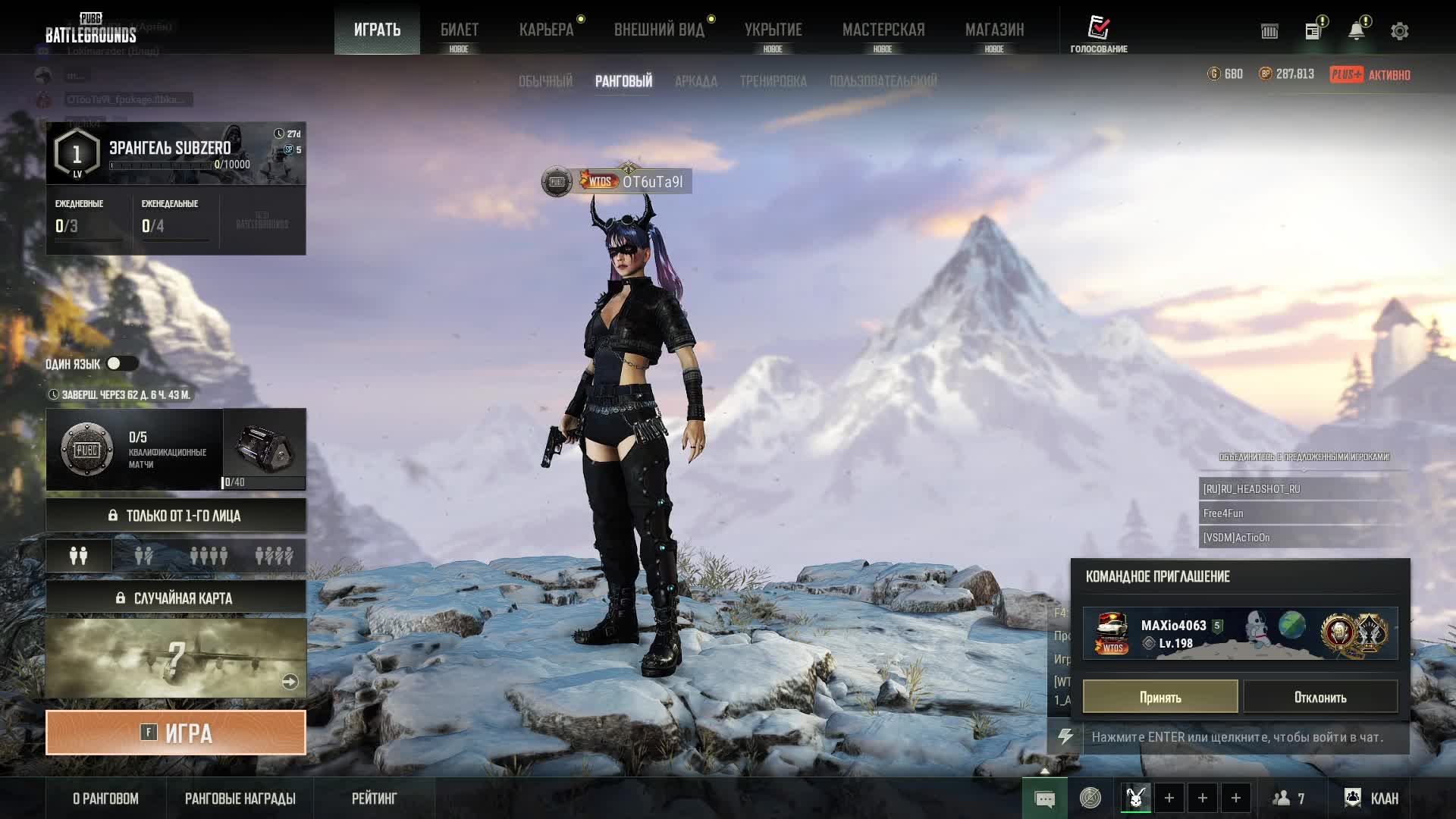Open the РЕЙТИНГ leaderboard

(x=374, y=799)
